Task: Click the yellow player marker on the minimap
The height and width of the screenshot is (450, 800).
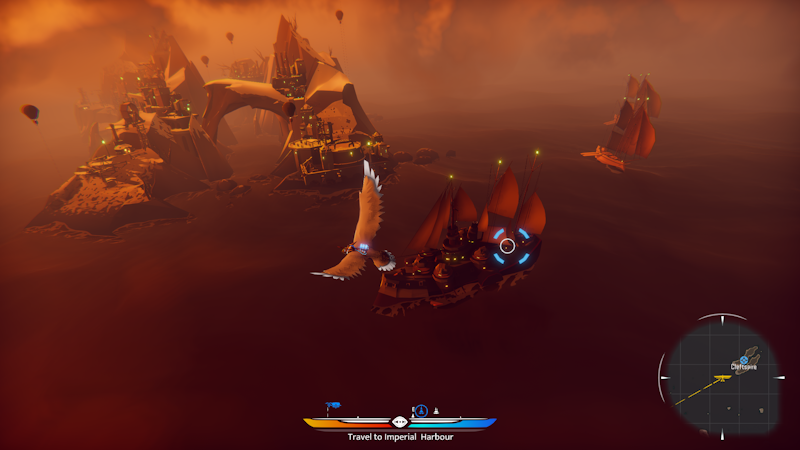Action: tap(722, 378)
